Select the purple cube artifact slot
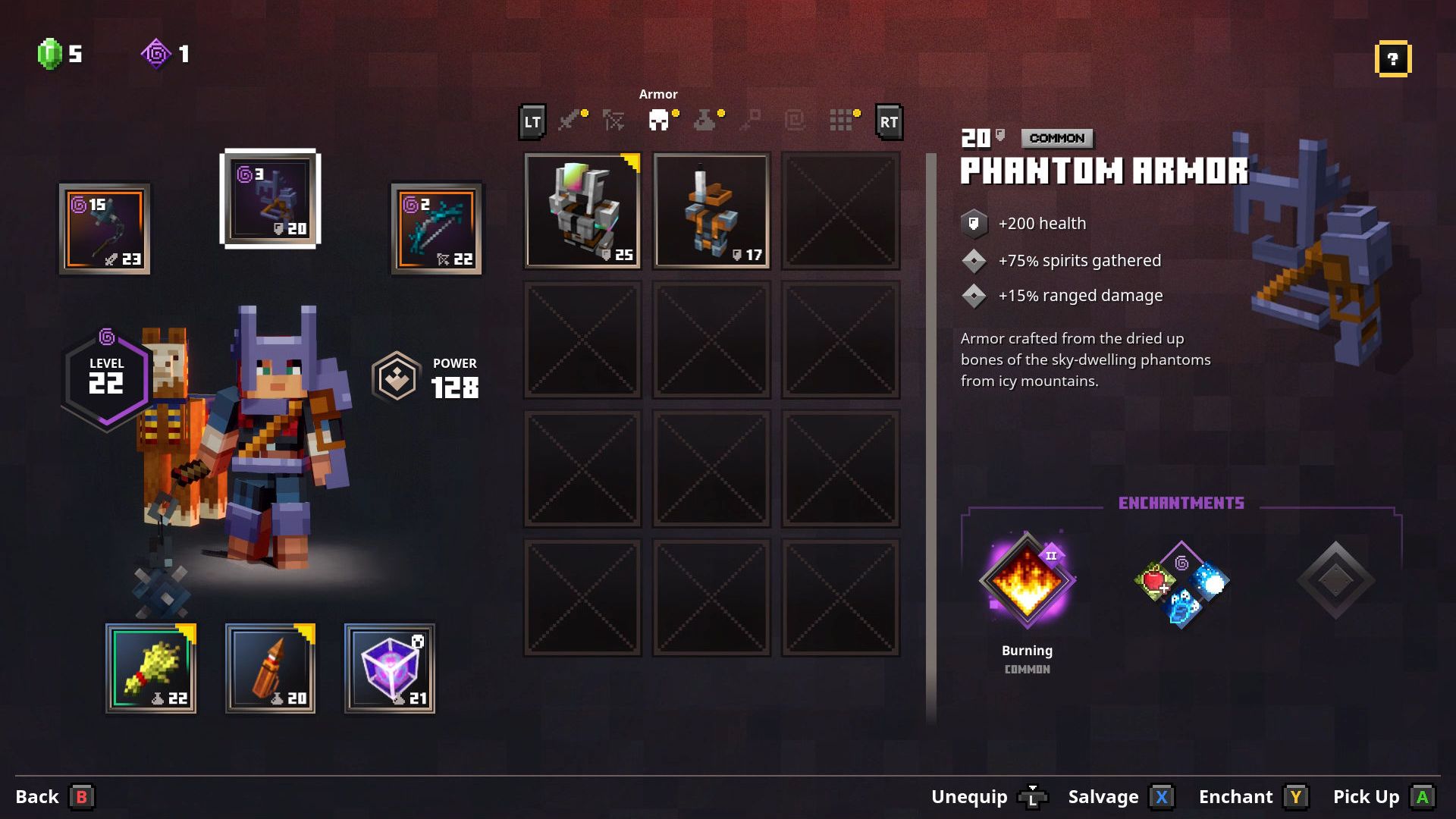1456x819 pixels. click(390, 669)
